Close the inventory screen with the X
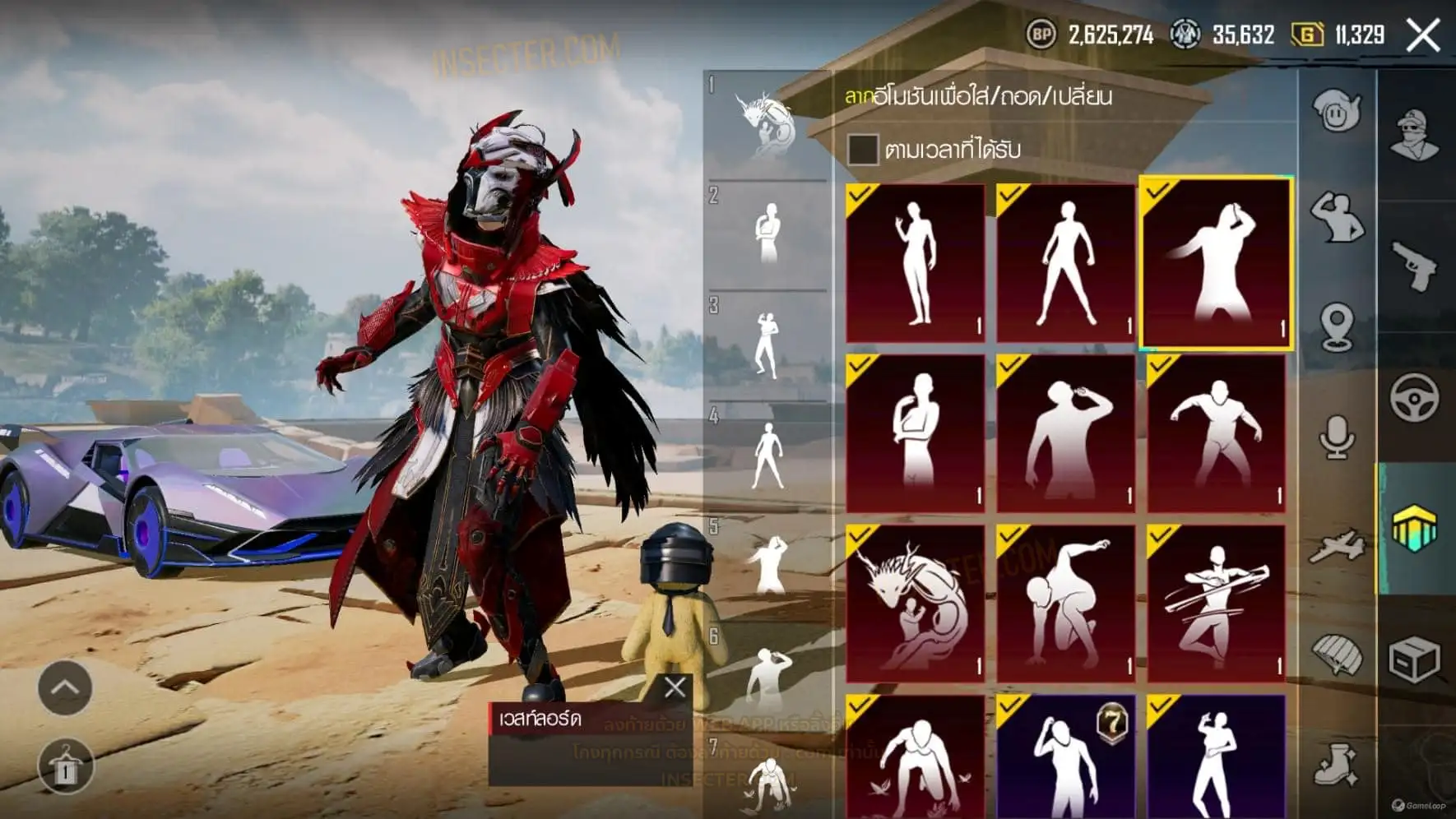Viewport: 1456px width, 819px height. click(1423, 35)
